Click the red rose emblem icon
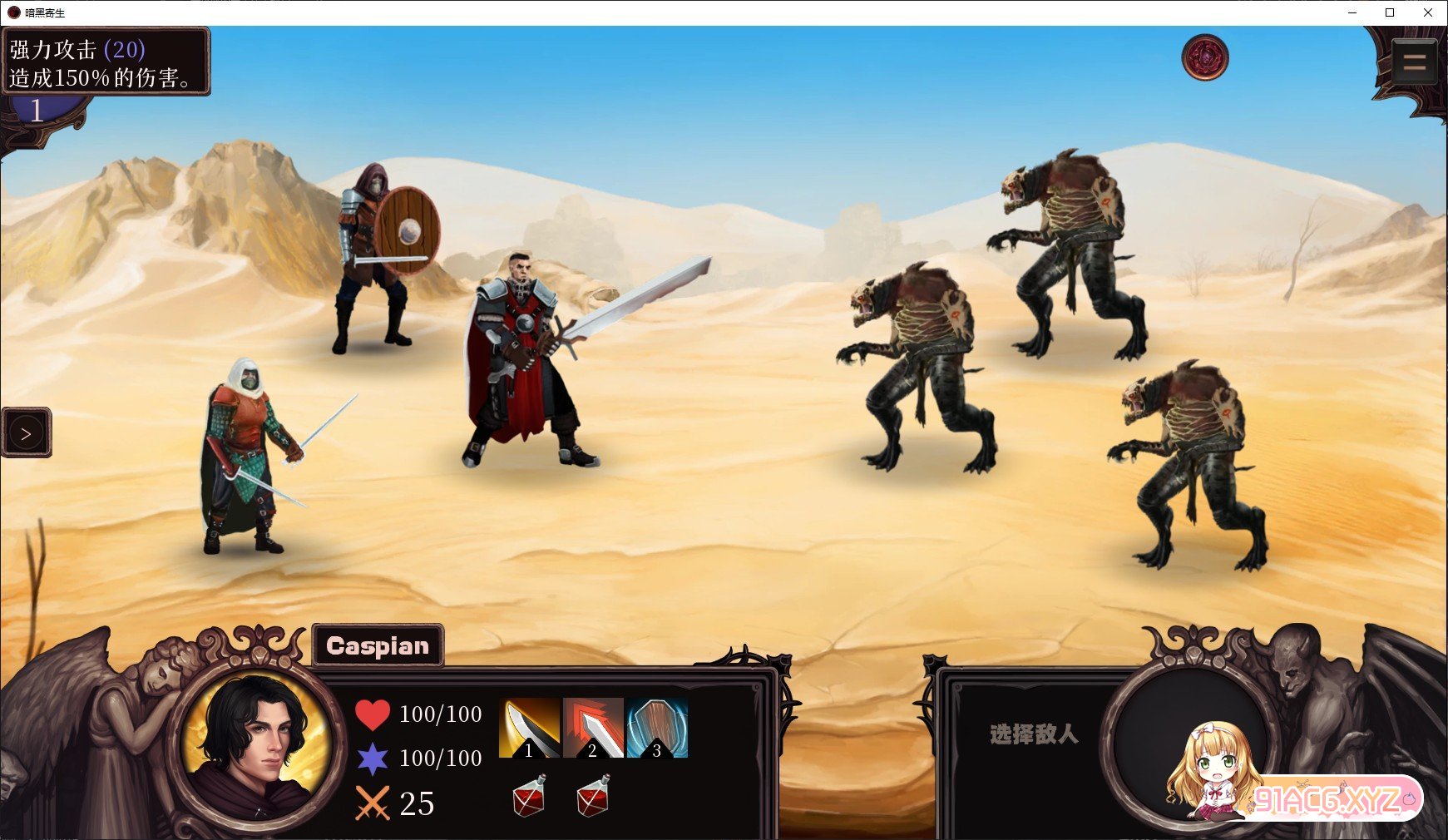 [x=1204, y=57]
